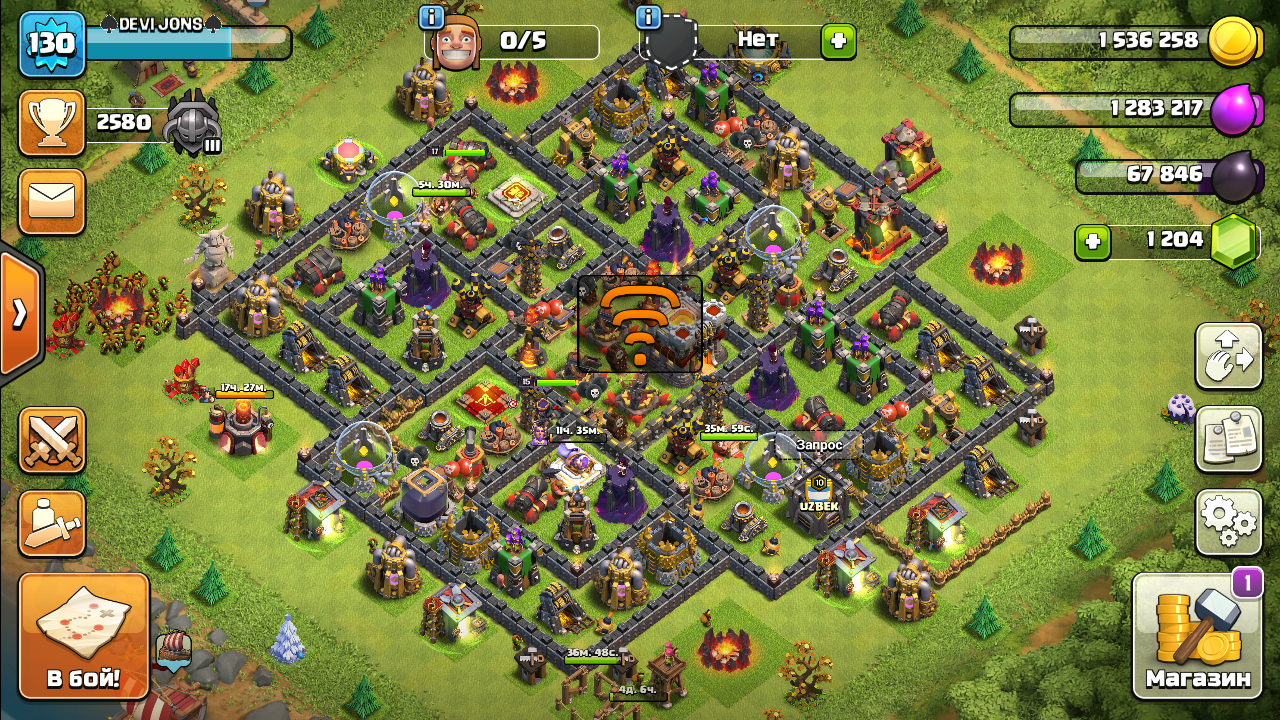
Task: Start an attack with the "В бой!" button
Action: click(x=84, y=636)
